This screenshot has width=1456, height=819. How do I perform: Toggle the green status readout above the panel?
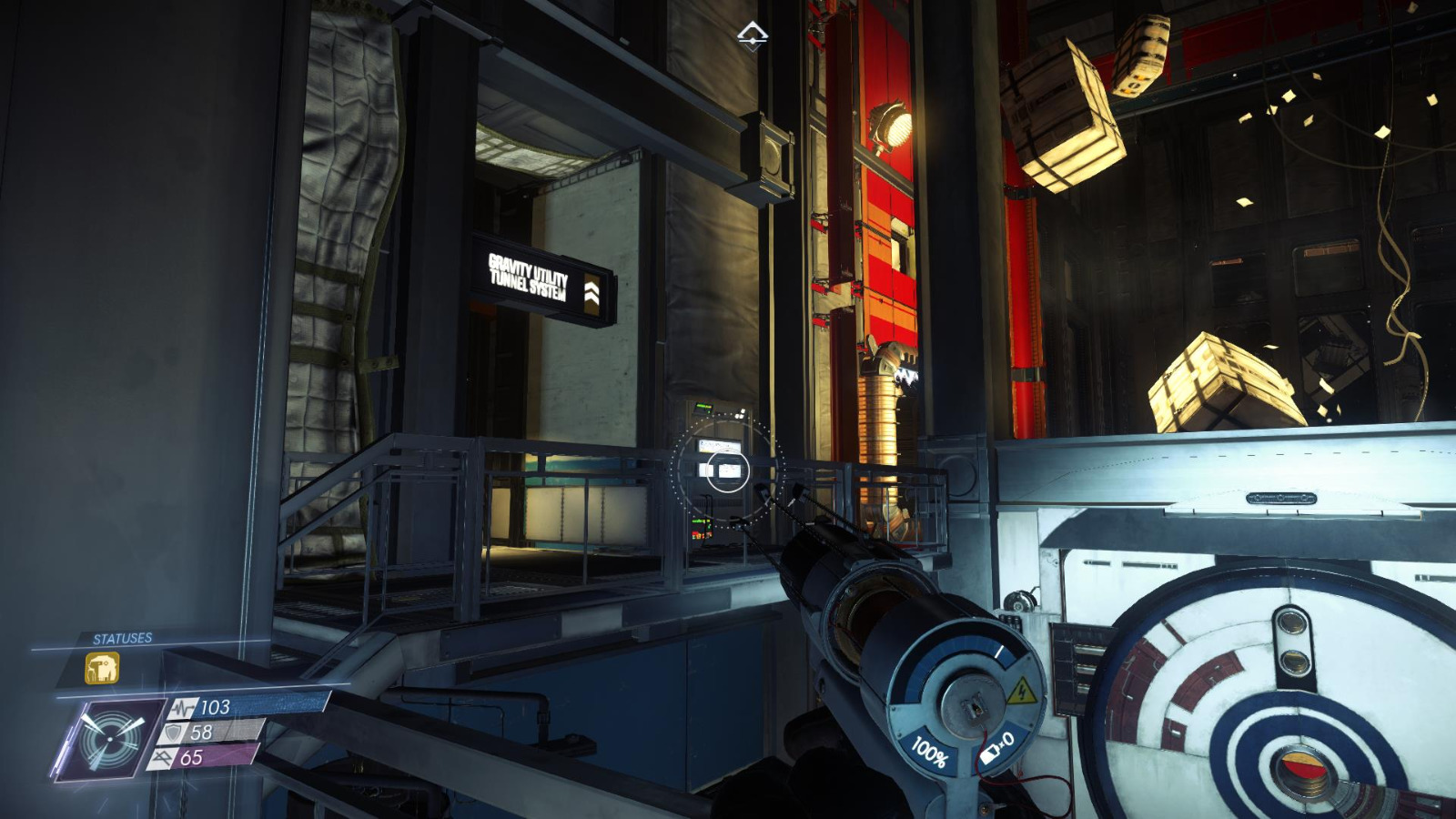click(x=703, y=409)
